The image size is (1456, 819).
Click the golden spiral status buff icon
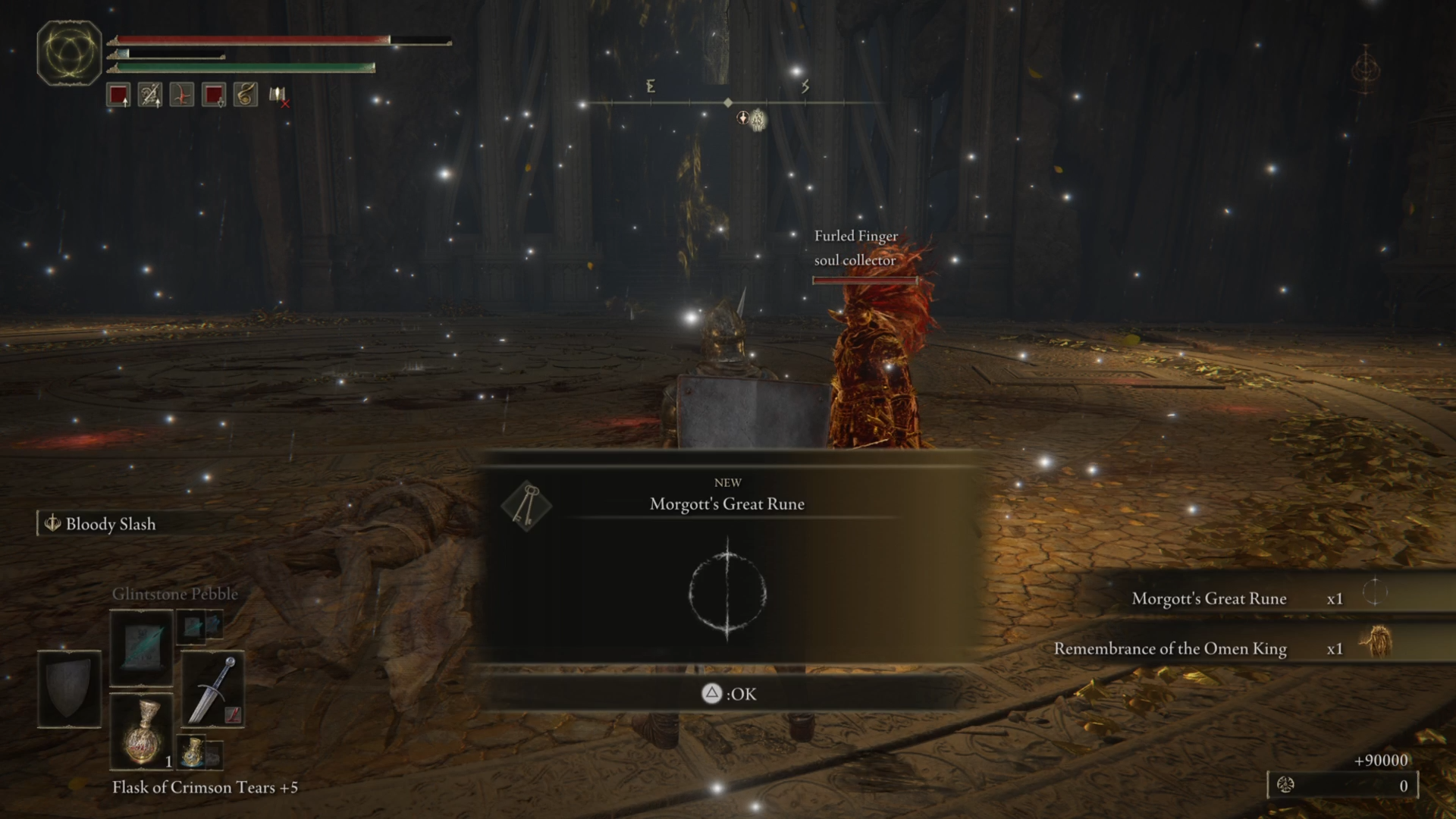pyautogui.click(x=245, y=95)
